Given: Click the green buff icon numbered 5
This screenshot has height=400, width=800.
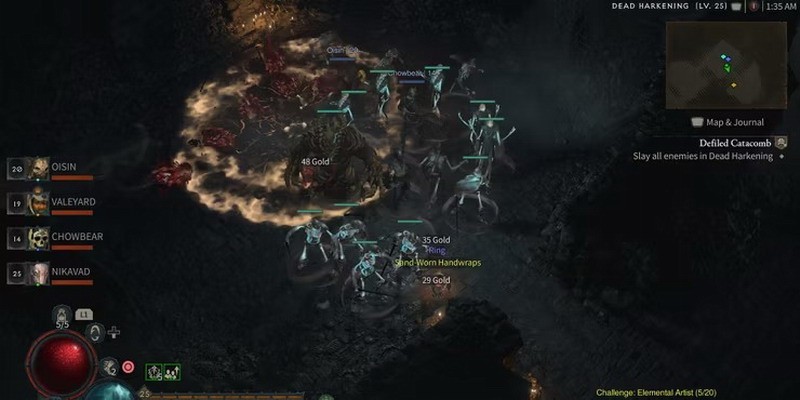Looking at the screenshot, I should coord(155,371).
